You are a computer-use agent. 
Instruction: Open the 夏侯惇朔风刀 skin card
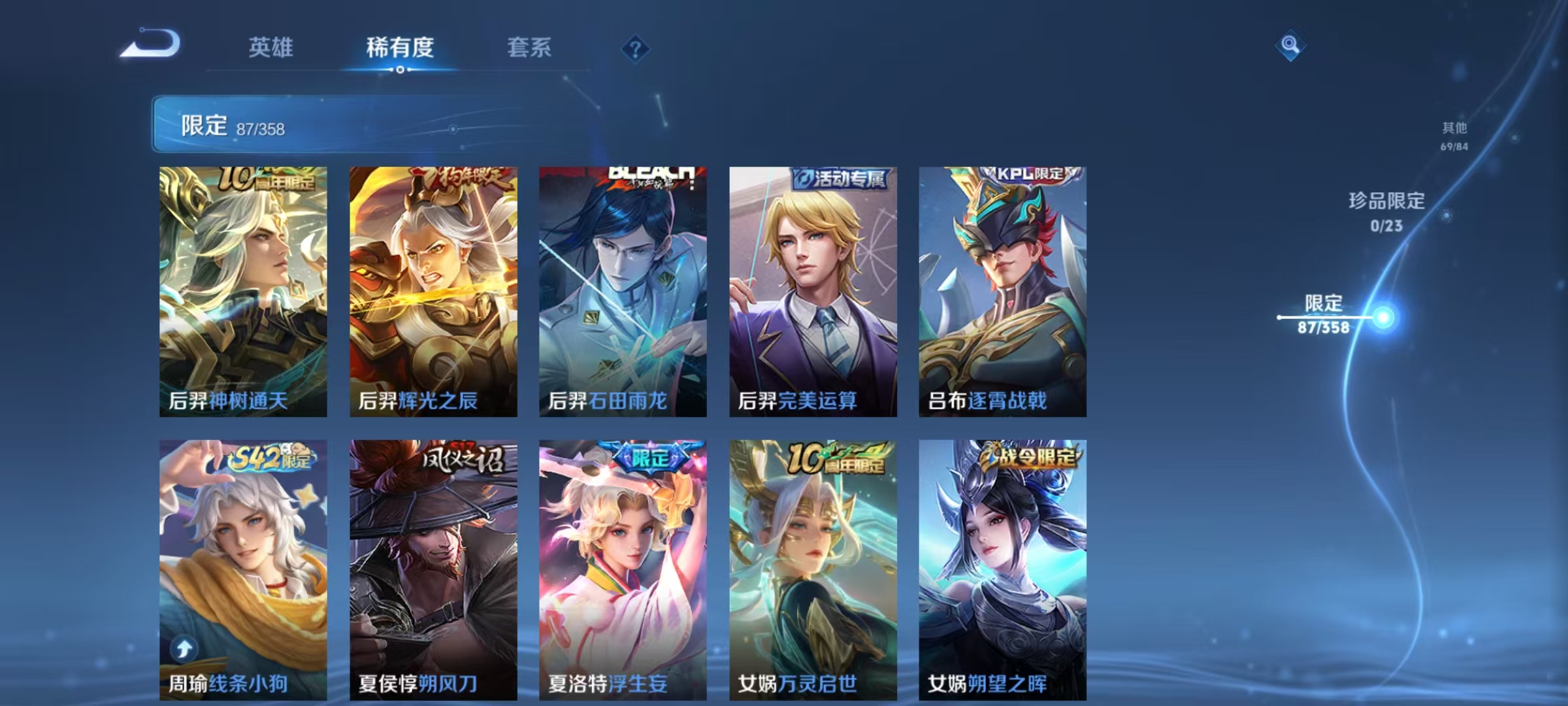point(430,575)
